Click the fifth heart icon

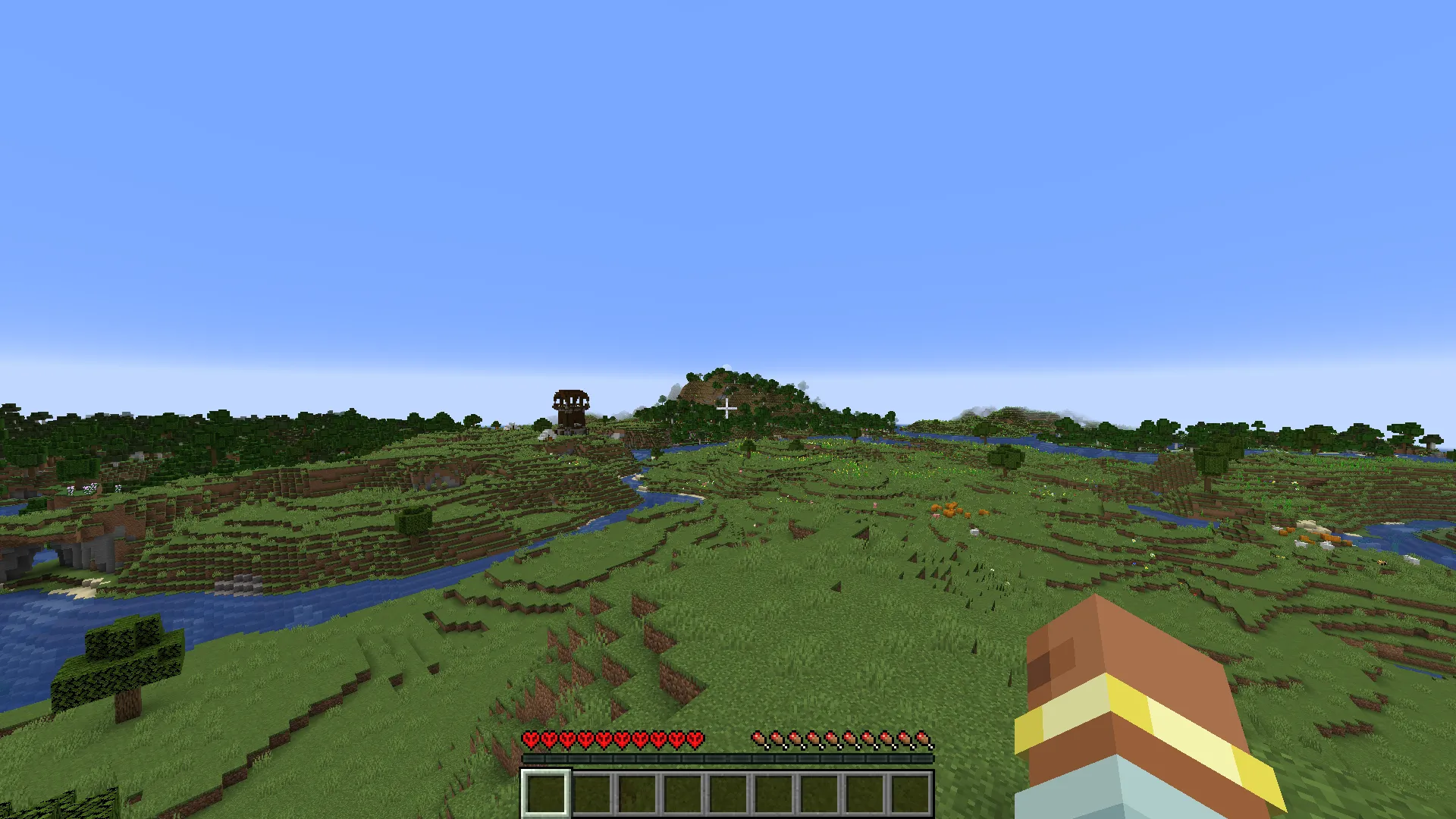coord(604,738)
